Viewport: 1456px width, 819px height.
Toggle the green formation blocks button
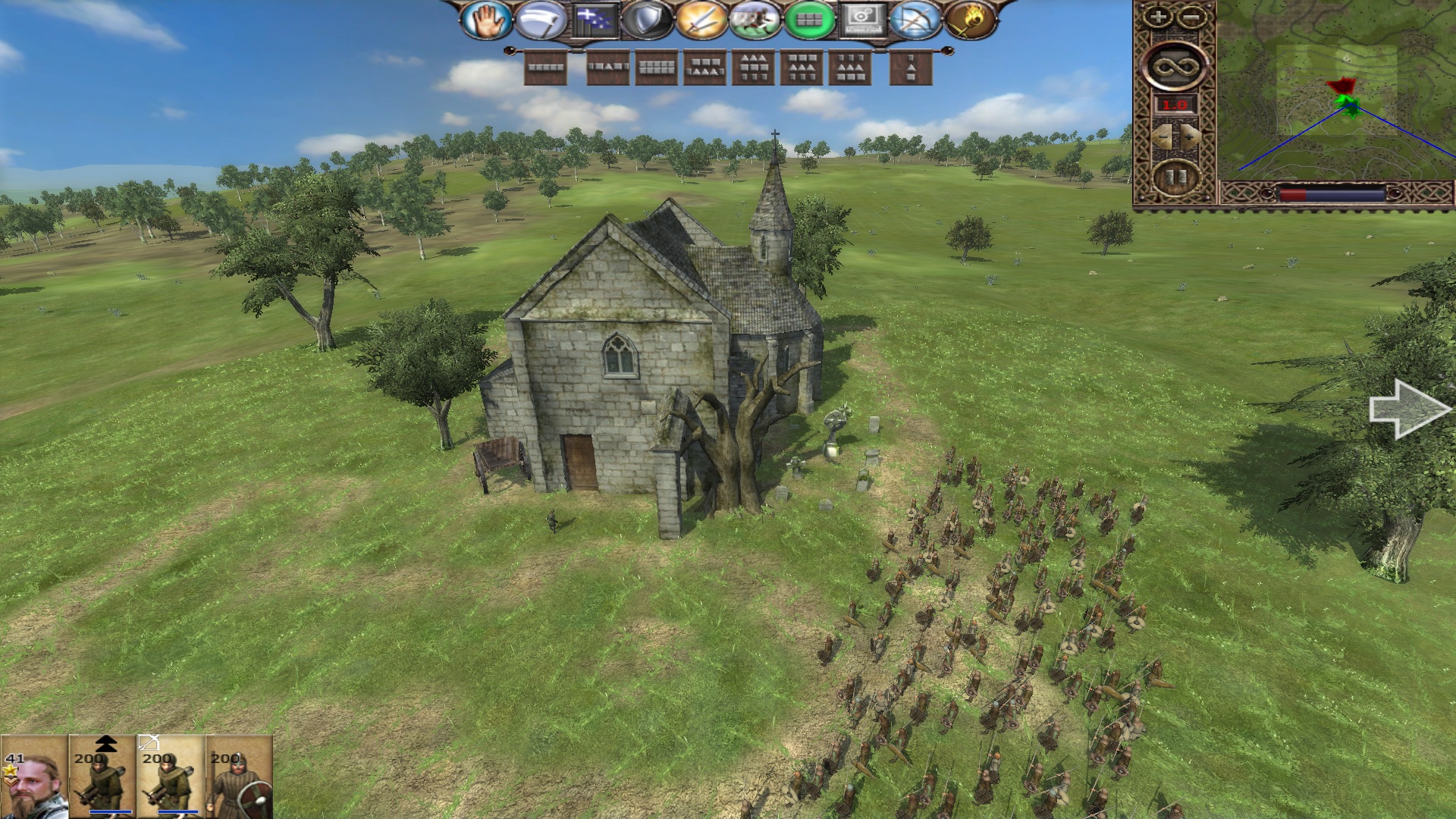809,20
